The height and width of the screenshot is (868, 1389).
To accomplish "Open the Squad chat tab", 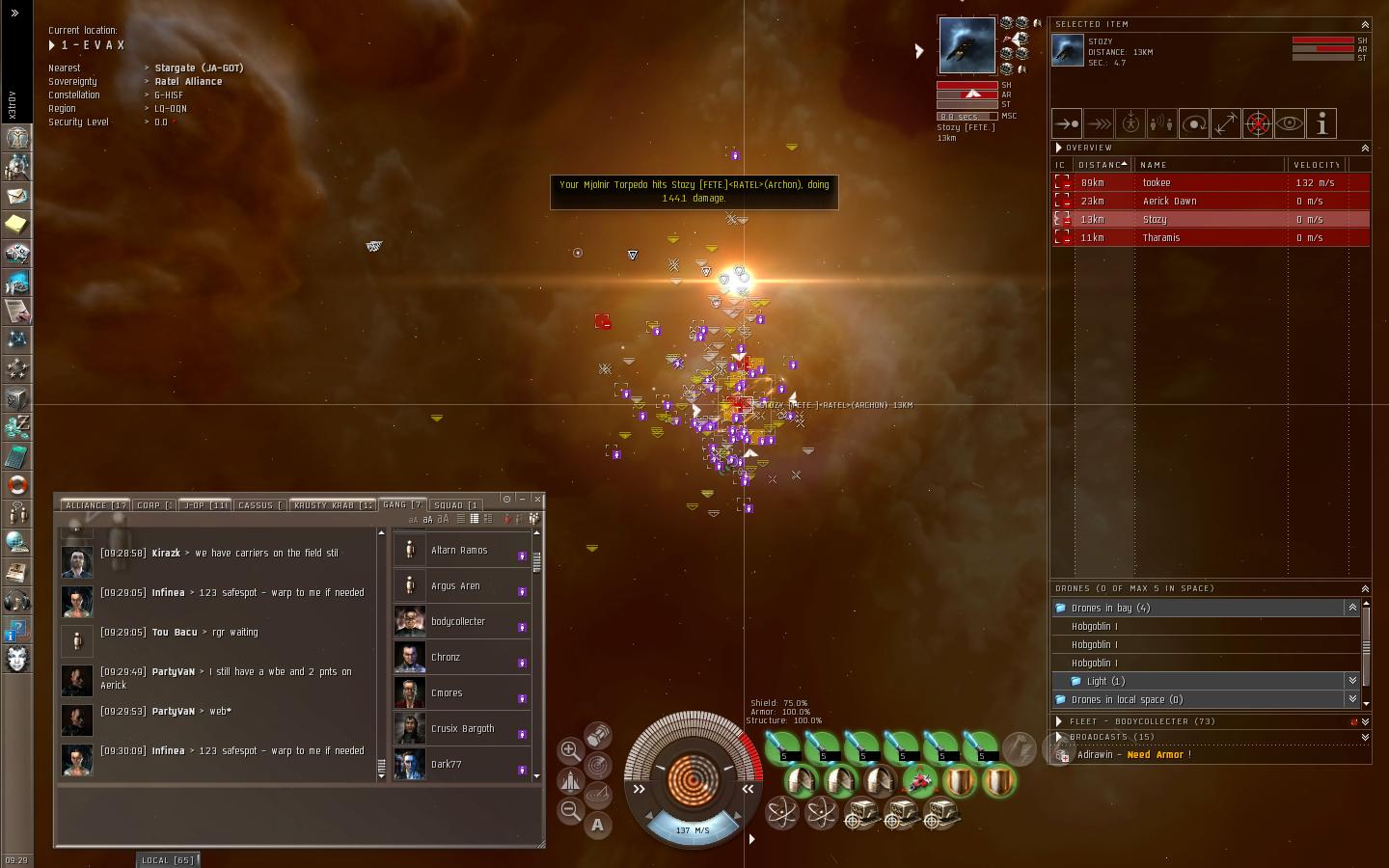I will (x=456, y=504).
